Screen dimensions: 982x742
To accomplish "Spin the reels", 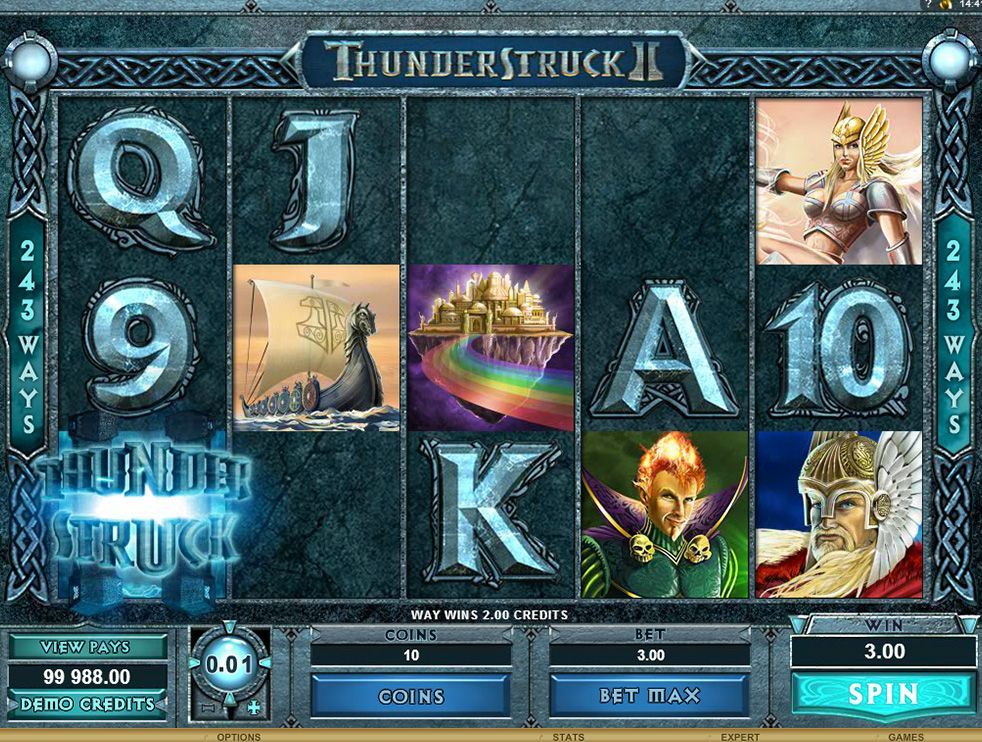I will coord(883,693).
